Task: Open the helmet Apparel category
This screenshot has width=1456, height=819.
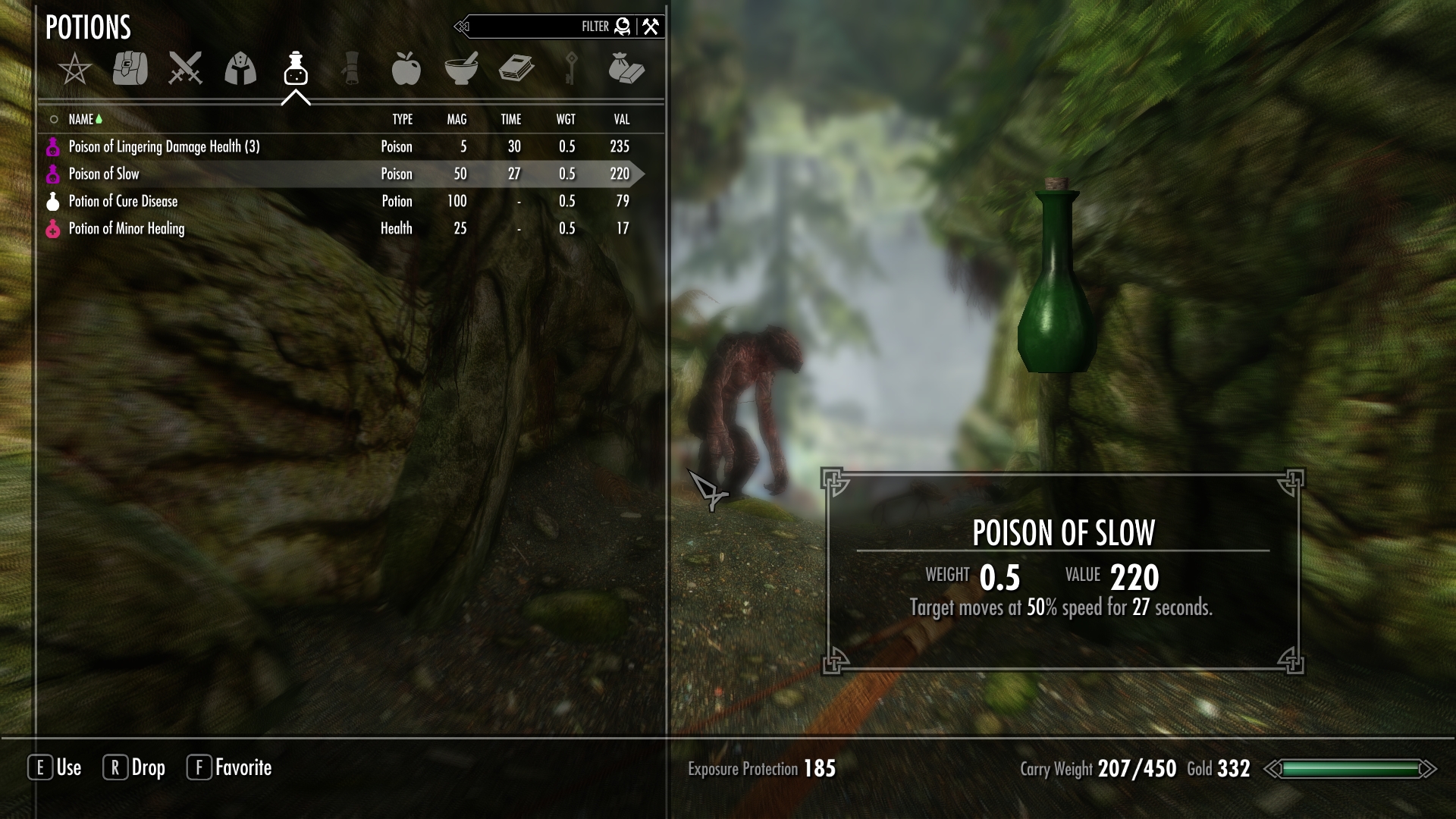Action: (x=240, y=69)
